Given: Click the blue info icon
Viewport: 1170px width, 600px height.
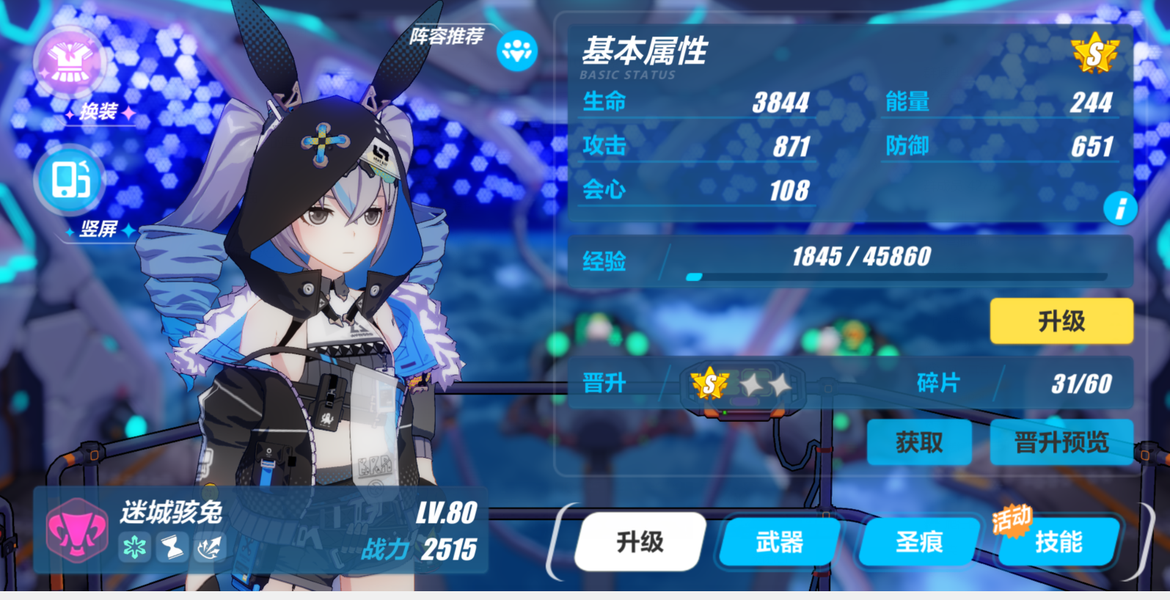Looking at the screenshot, I should (x=1120, y=208).
